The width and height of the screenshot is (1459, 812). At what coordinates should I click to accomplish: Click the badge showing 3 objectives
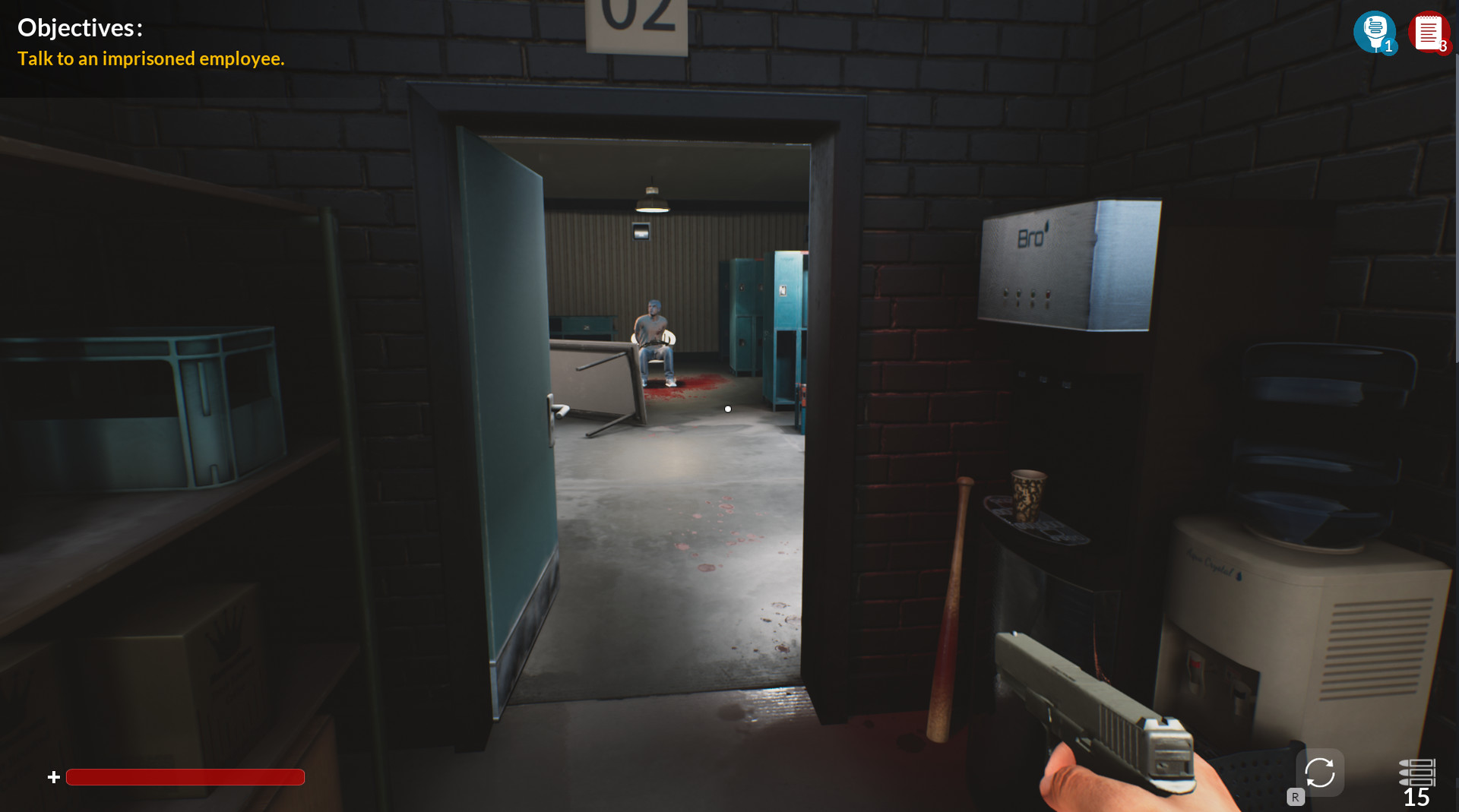click(x=1444, y=46)
